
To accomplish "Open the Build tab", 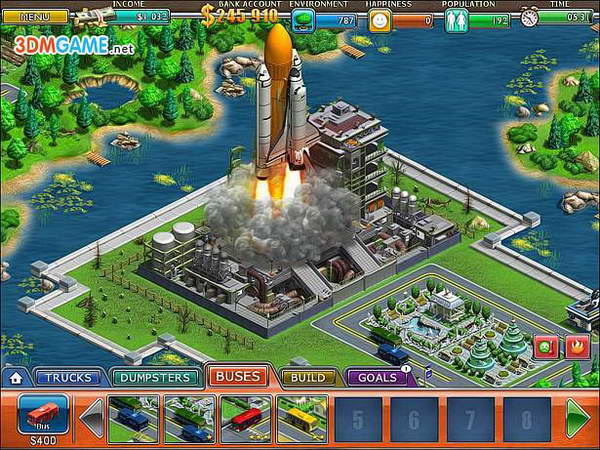I will [307, 378].
